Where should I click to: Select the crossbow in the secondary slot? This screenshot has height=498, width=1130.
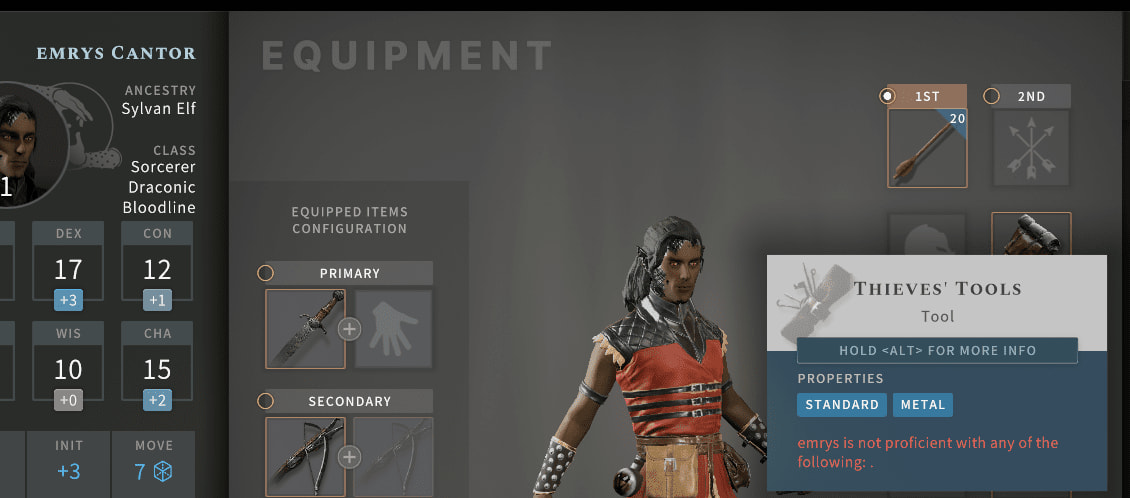(305, 457)
